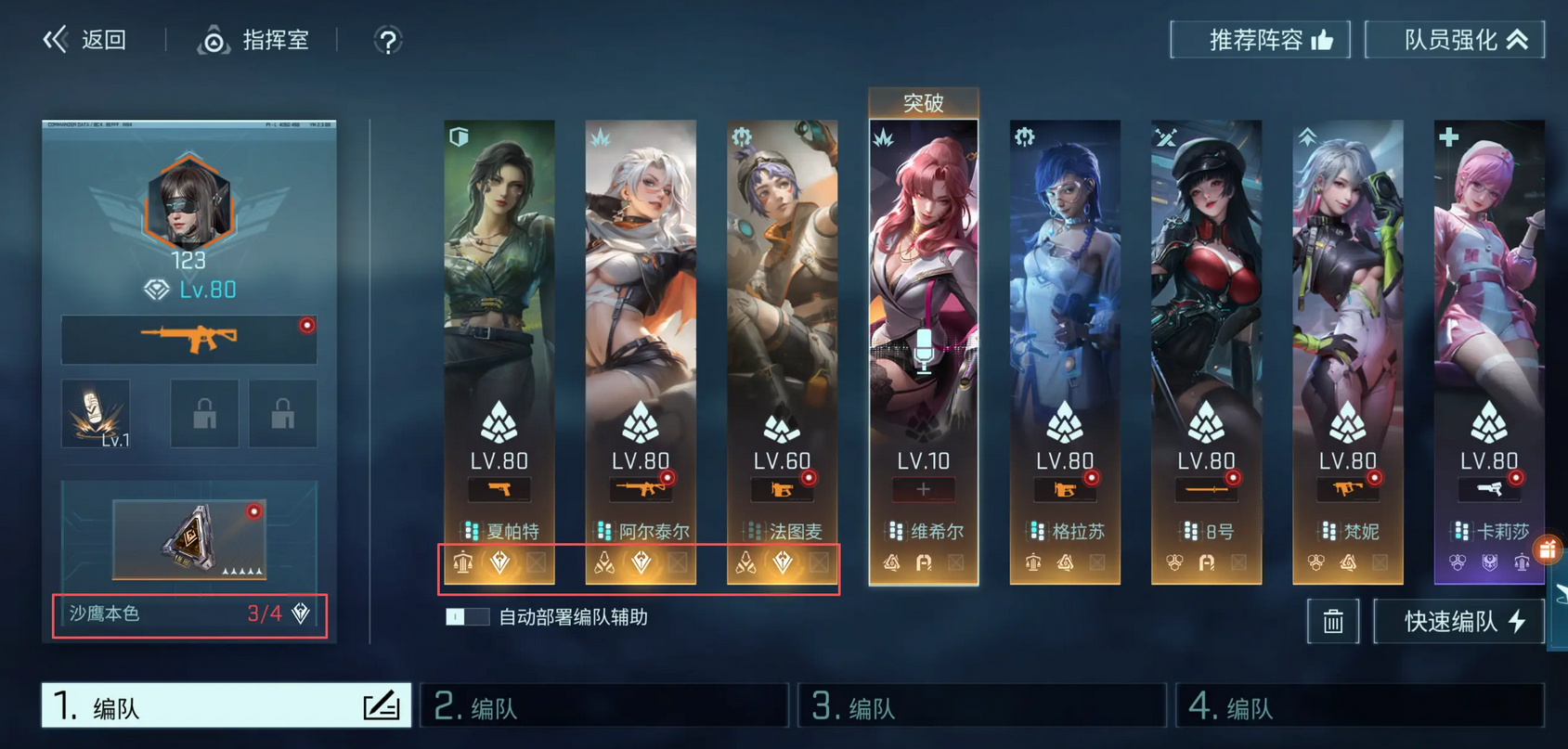Expand the 队员强化 member upgrade panel
The image size is (1568, 749).
coord(1454,40)
